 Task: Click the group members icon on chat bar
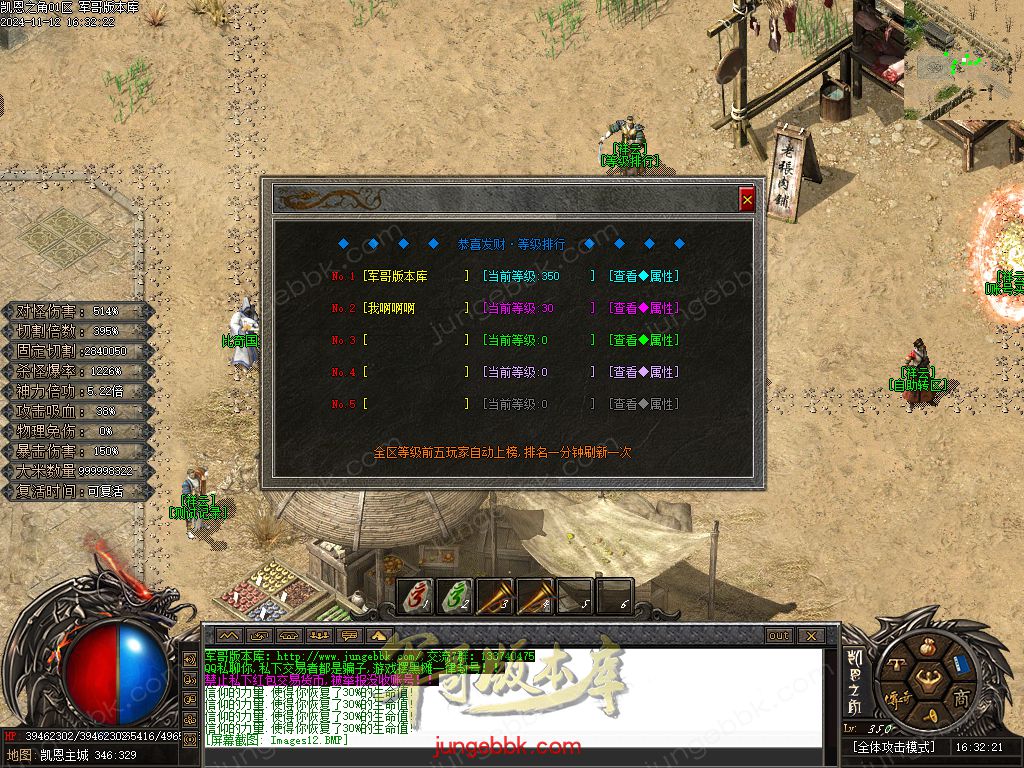point(320,636)
